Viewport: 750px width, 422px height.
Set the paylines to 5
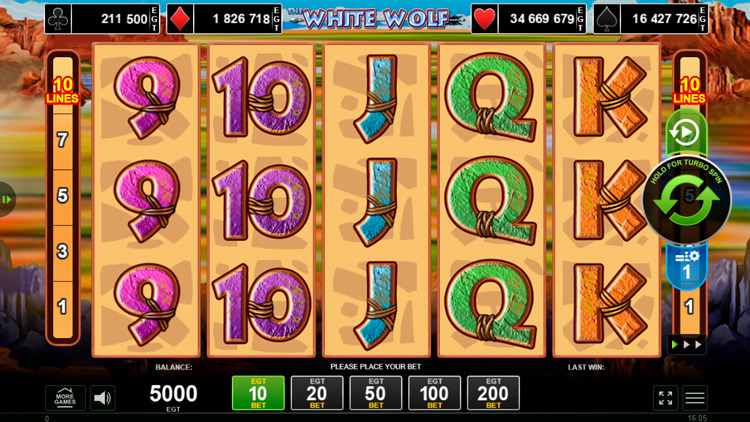tap(62, 195)
